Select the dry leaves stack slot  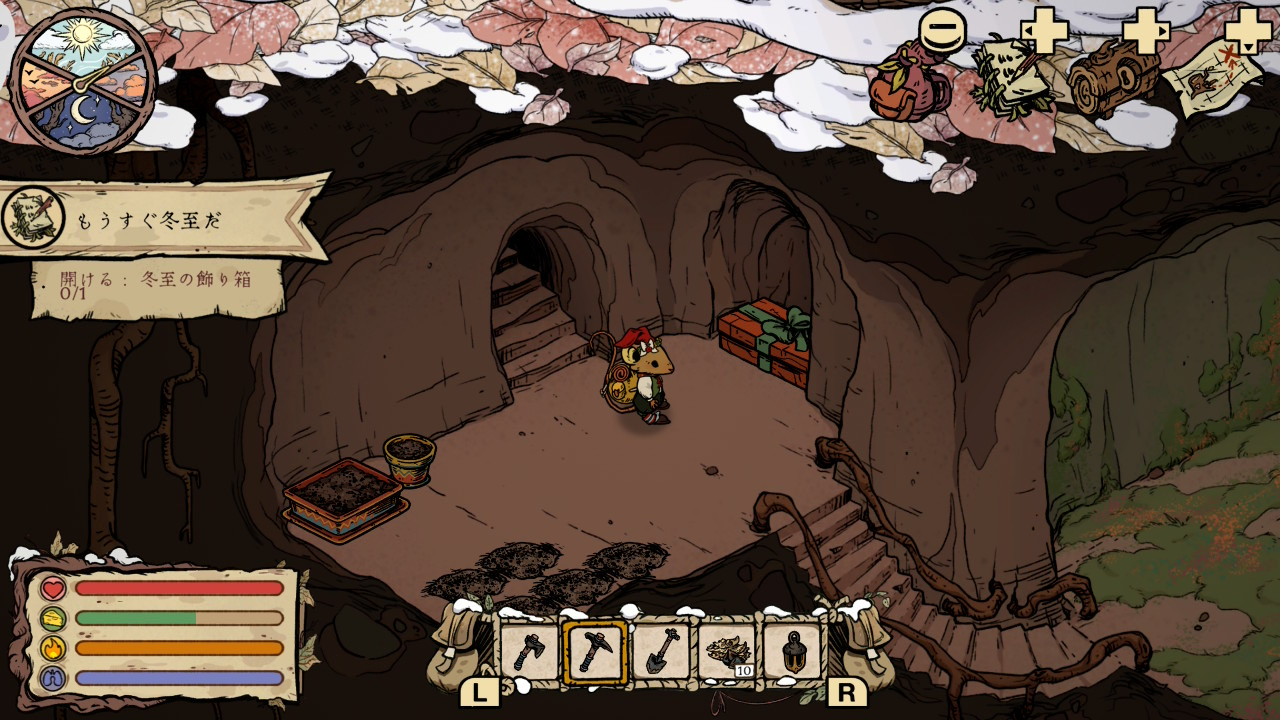[x=727, y=652]
